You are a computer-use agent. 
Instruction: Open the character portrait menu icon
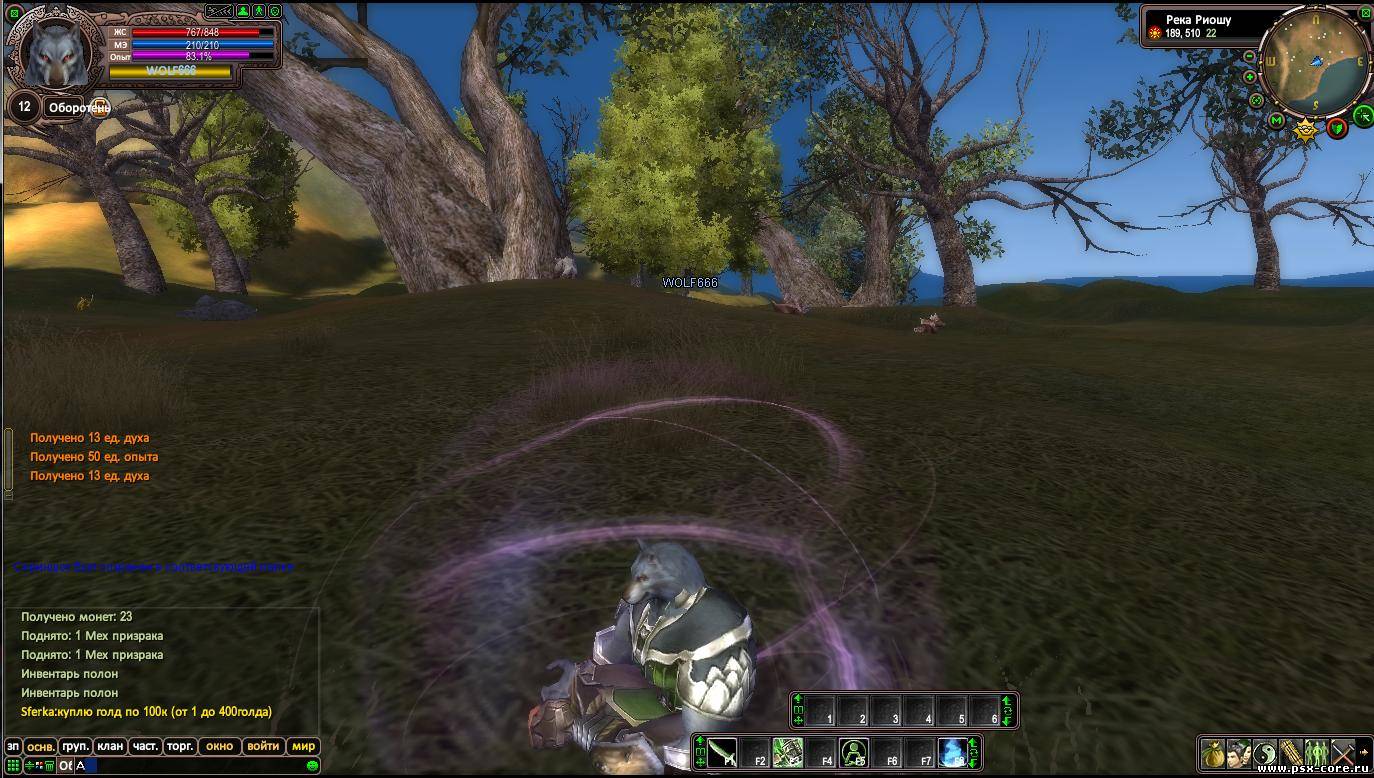pos(1239,752)
